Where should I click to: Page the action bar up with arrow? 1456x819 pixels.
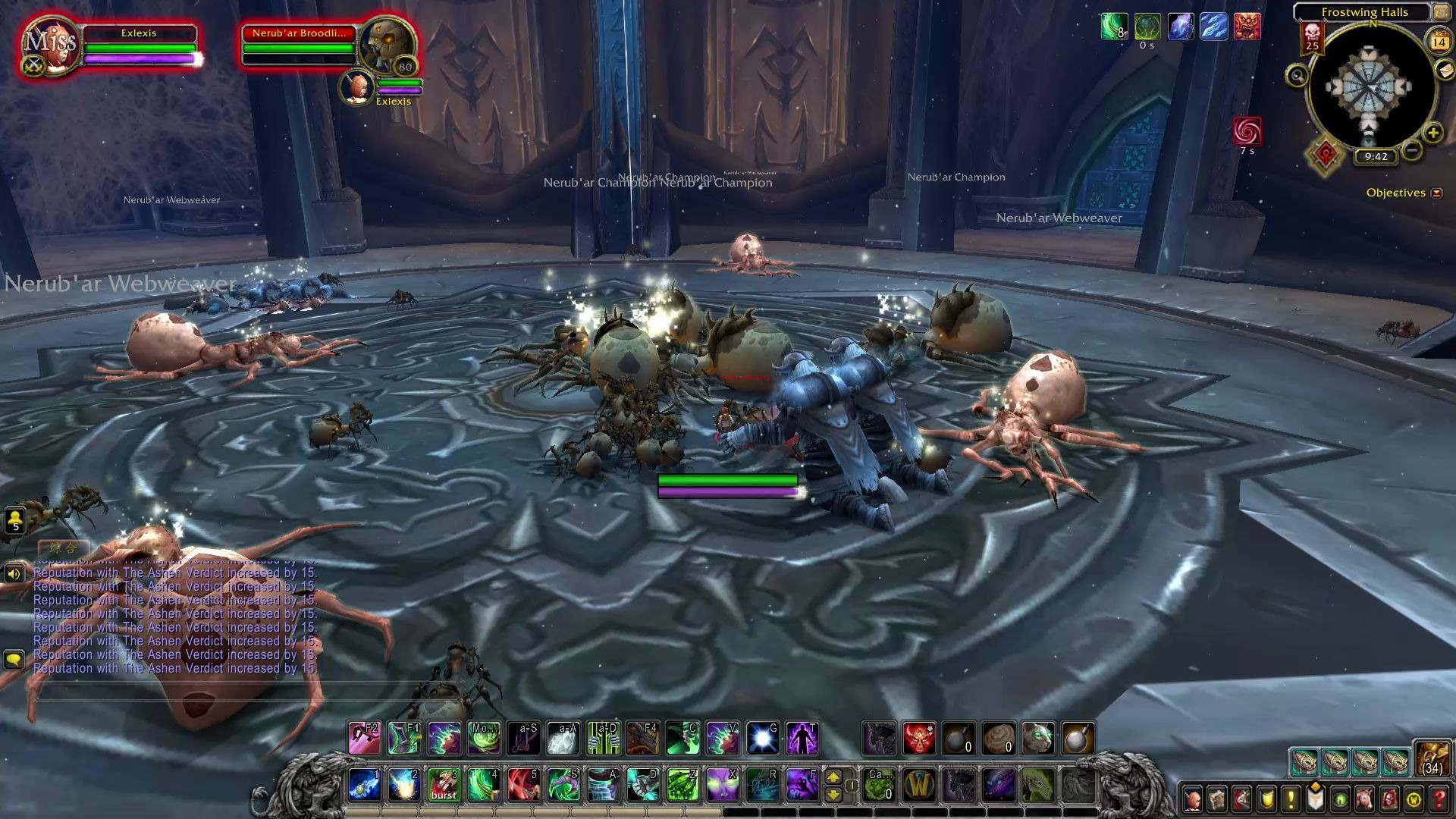pyautogui.click(x=833, y=777)
